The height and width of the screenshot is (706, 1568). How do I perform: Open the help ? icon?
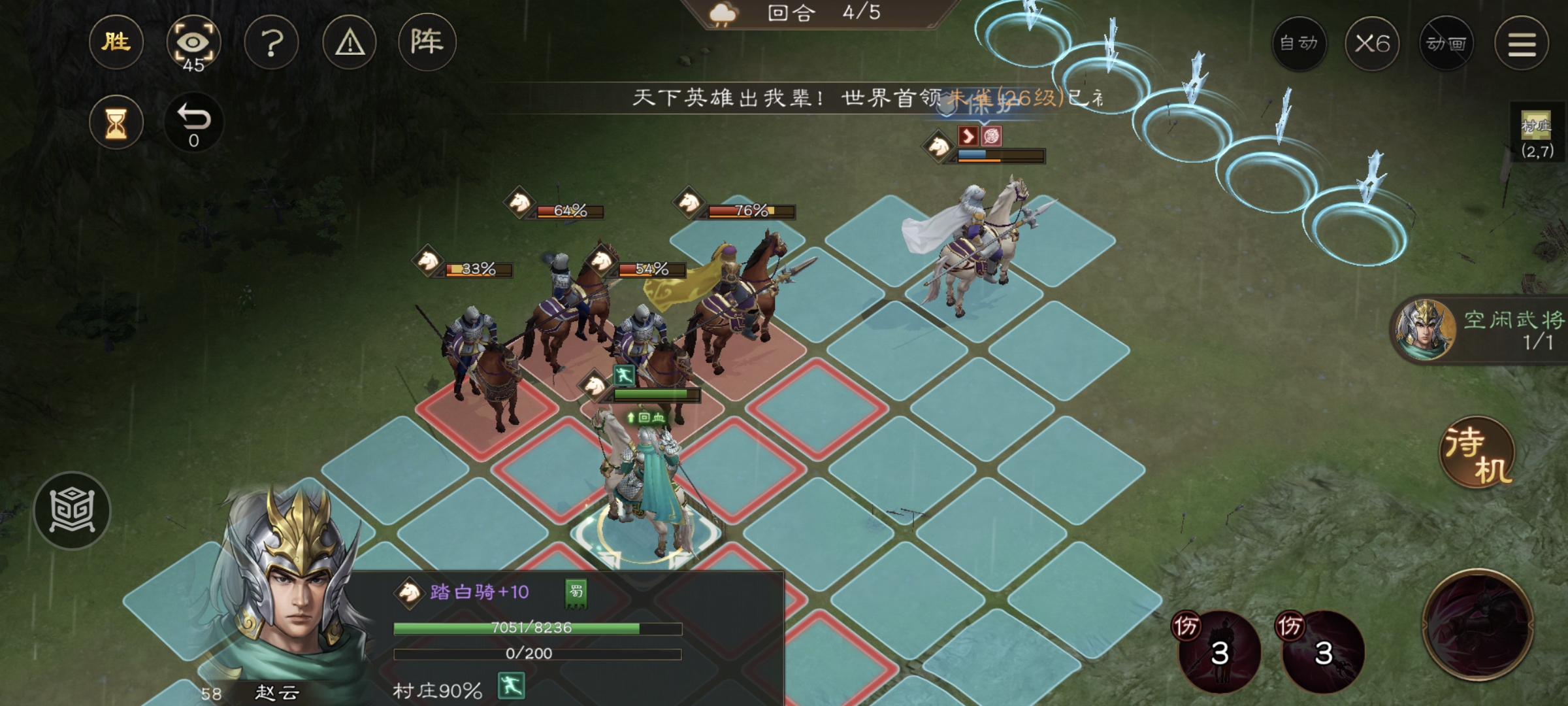(271, 41)
